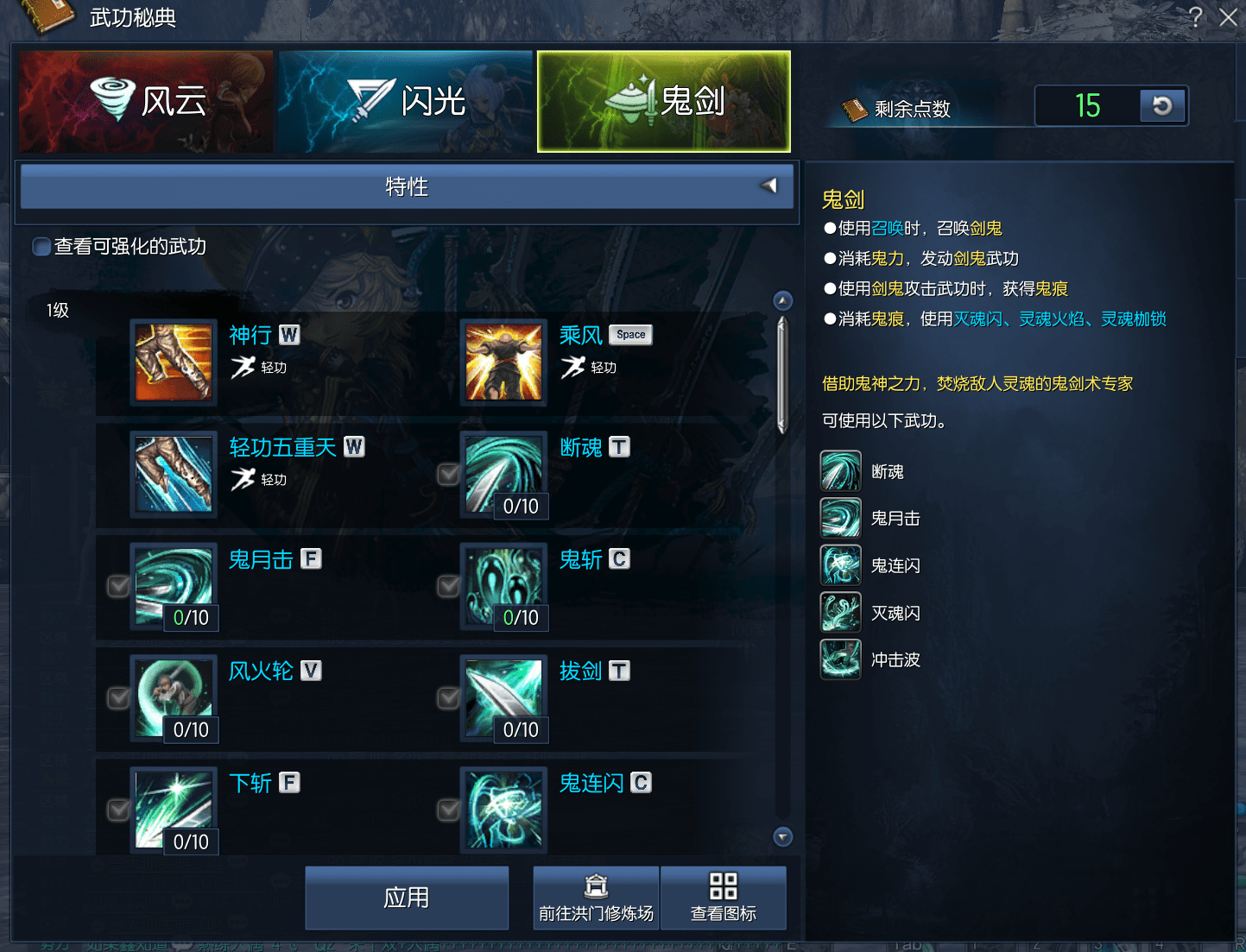The image size is (1246, 952).
Task: Select the 风火轮 skill icon
Action: coord(174,698)
